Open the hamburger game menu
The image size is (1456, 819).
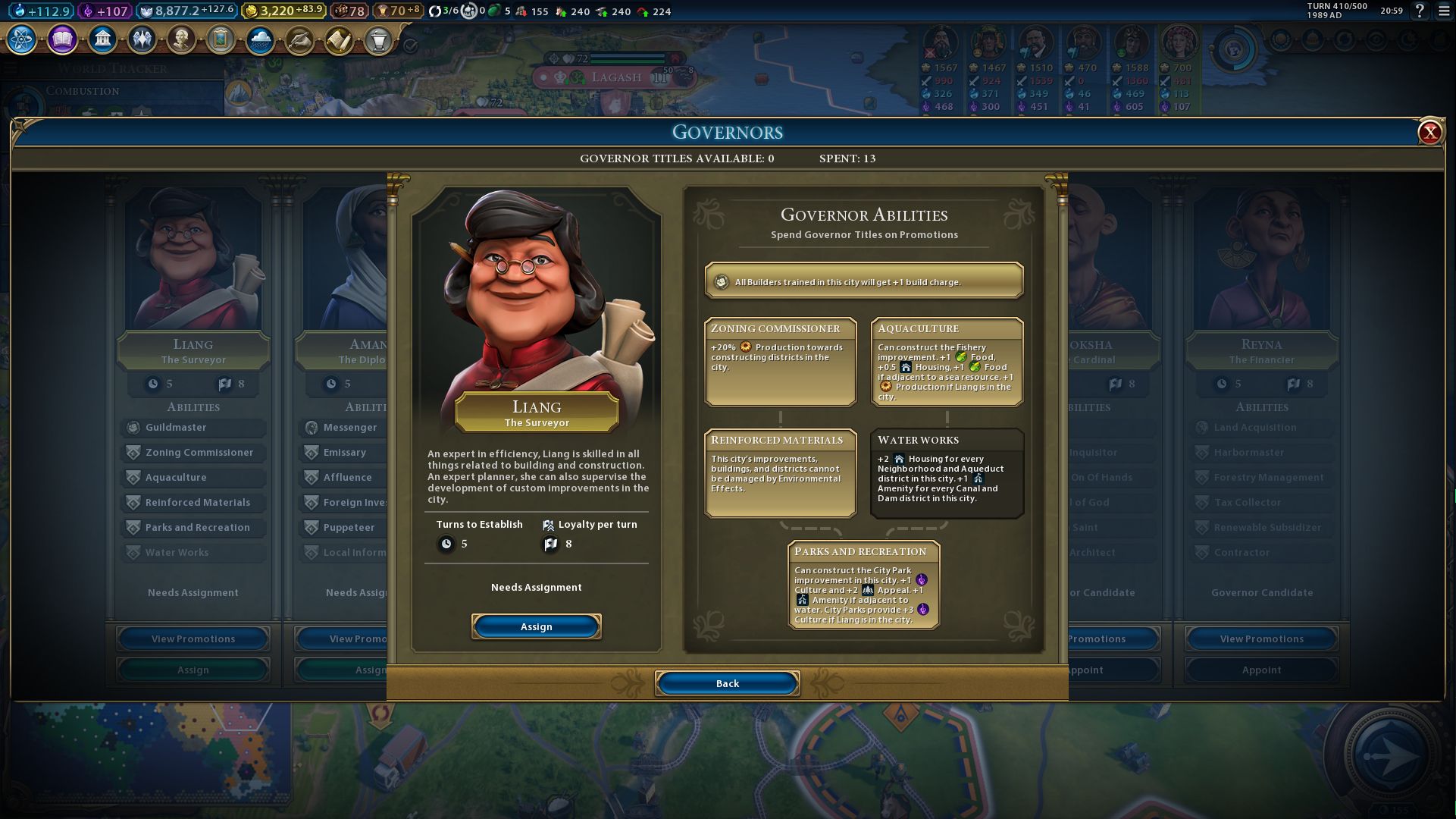pyautogui.click(x=1444, y=11)
